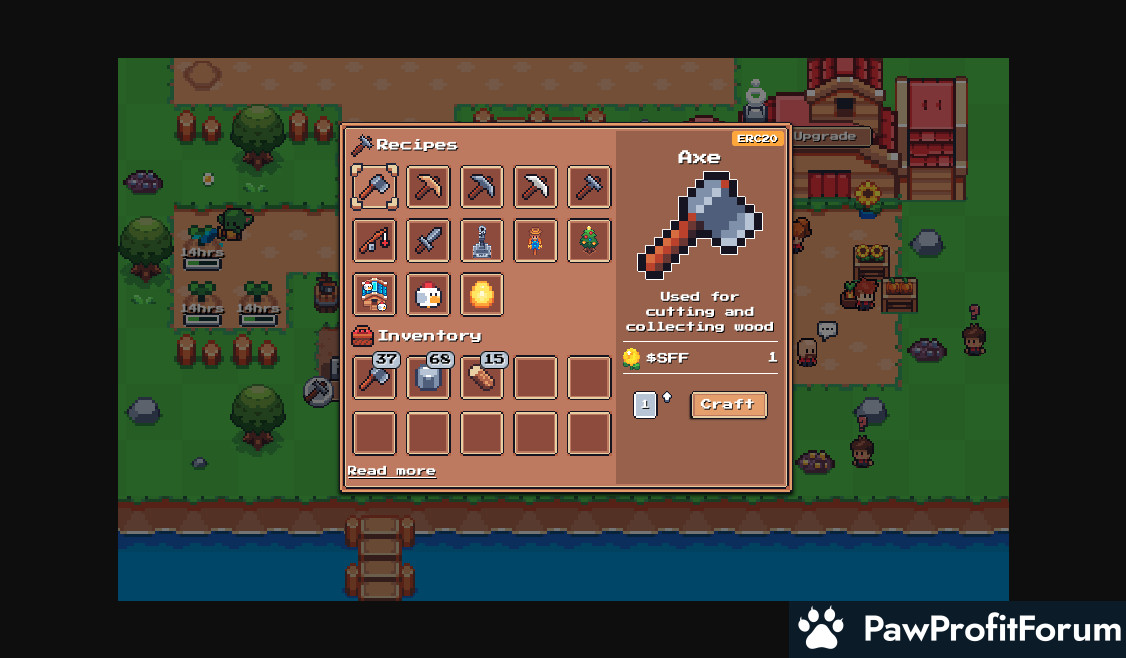Increase the craft quantity with the arrow
Image resolution: width=1126 pixels, height=658 pixels.
click(x=667, y=397)
